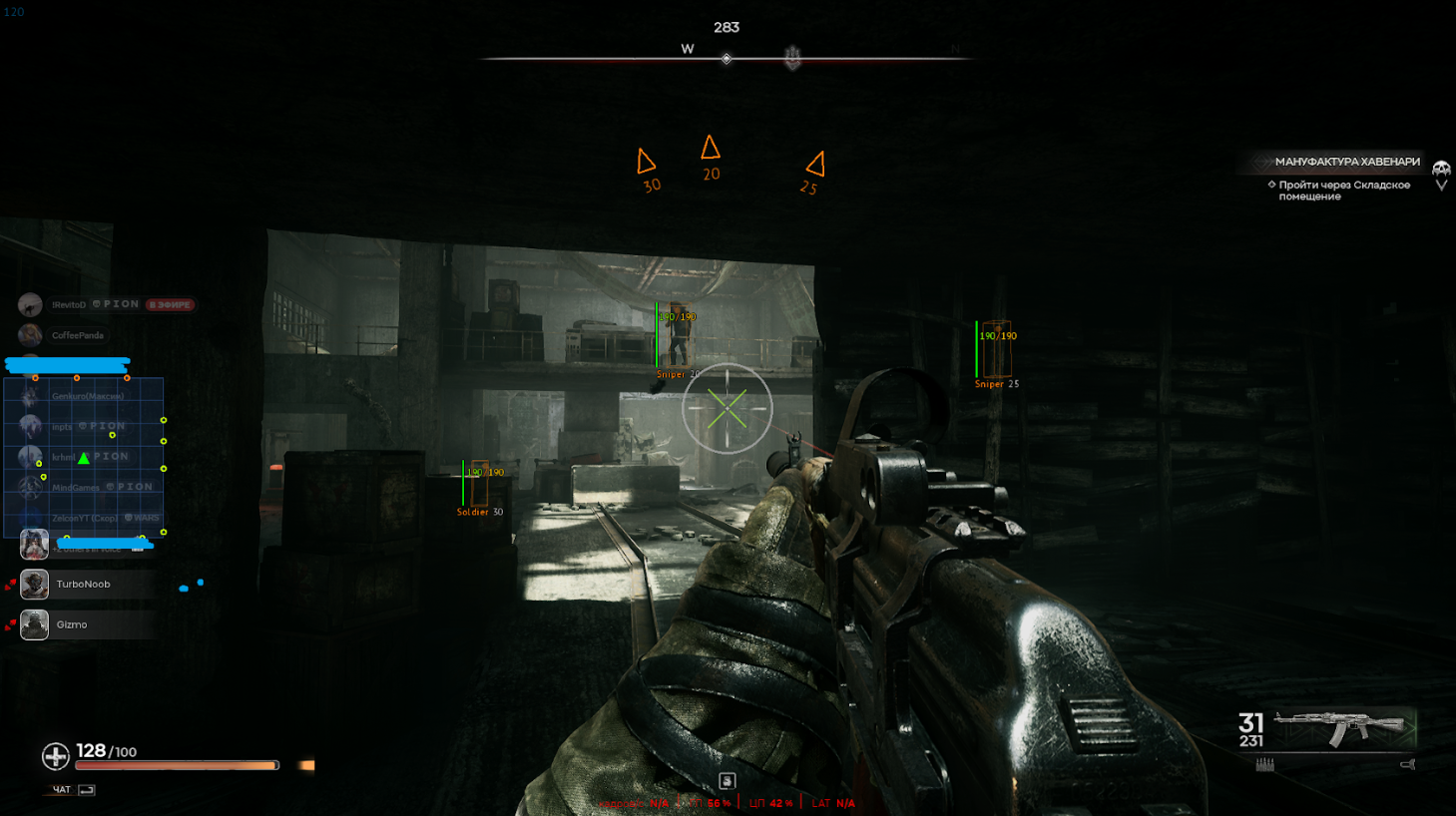Click the skull icon beside the mission title
Image resolution: width=1456 pixels, height=816 pixels.
[1441, 169]
